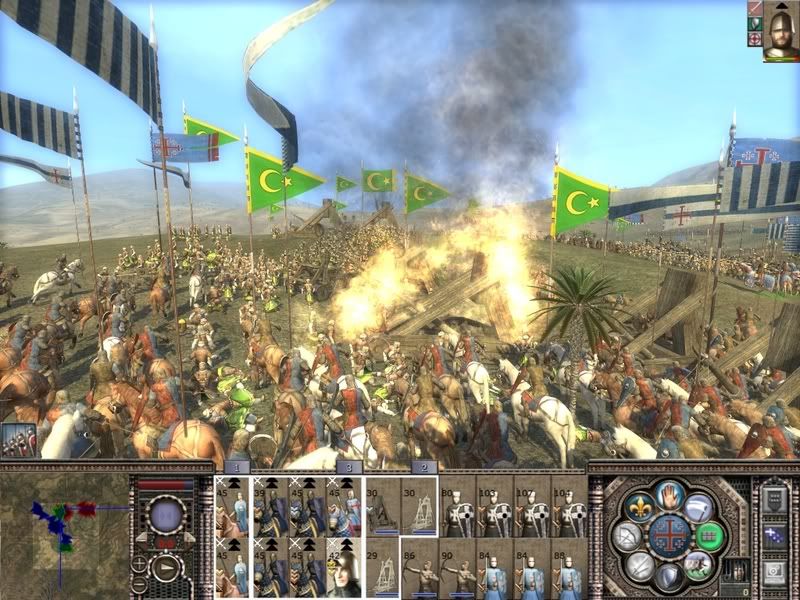Viewport: 800px width, 600px height.
Task: Select unit group tab 2
Action: pyautogui.click(x=422, y=467)
